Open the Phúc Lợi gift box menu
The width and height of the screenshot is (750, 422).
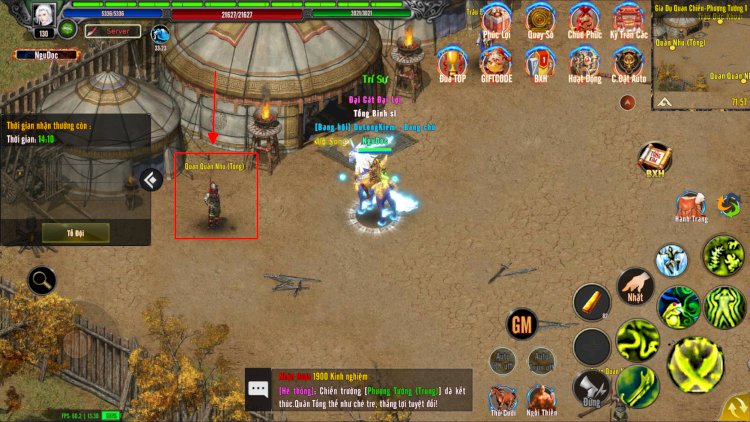click(x=496, y=22)
